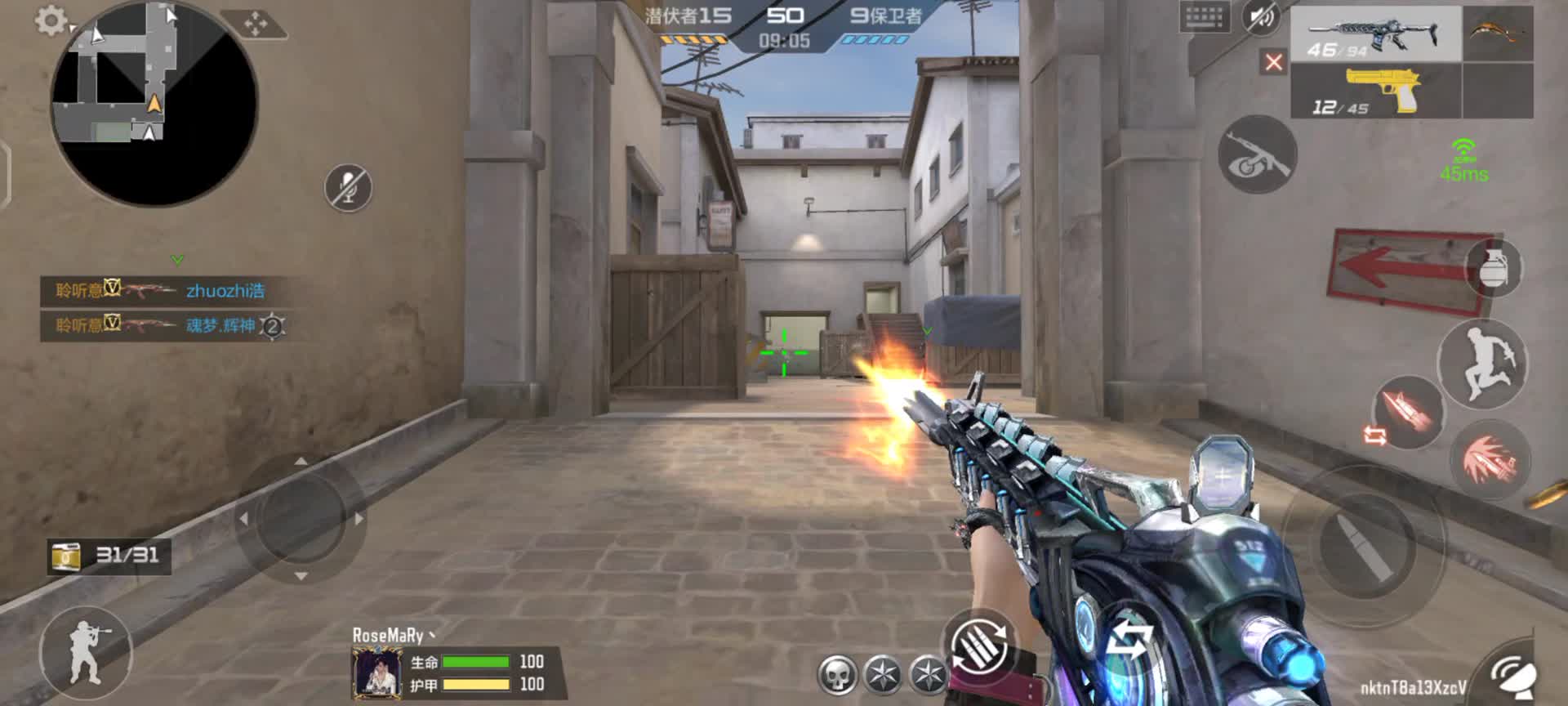The width and height of the screenshot is (1568, 706).
Task: Select the primary rifle weapon slot
Action: click(1375, 34)
